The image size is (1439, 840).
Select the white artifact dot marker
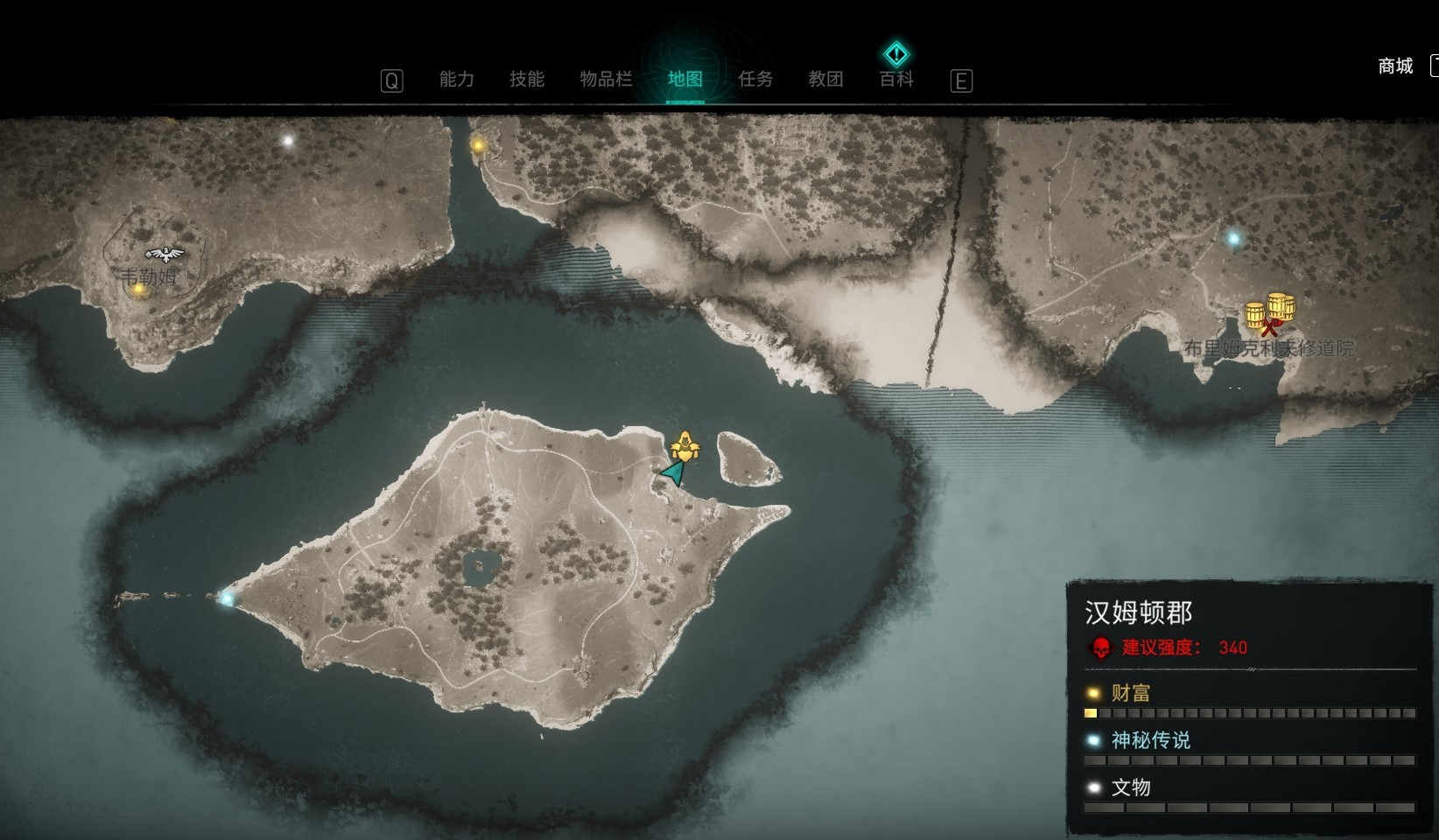(x=288, y=140)
